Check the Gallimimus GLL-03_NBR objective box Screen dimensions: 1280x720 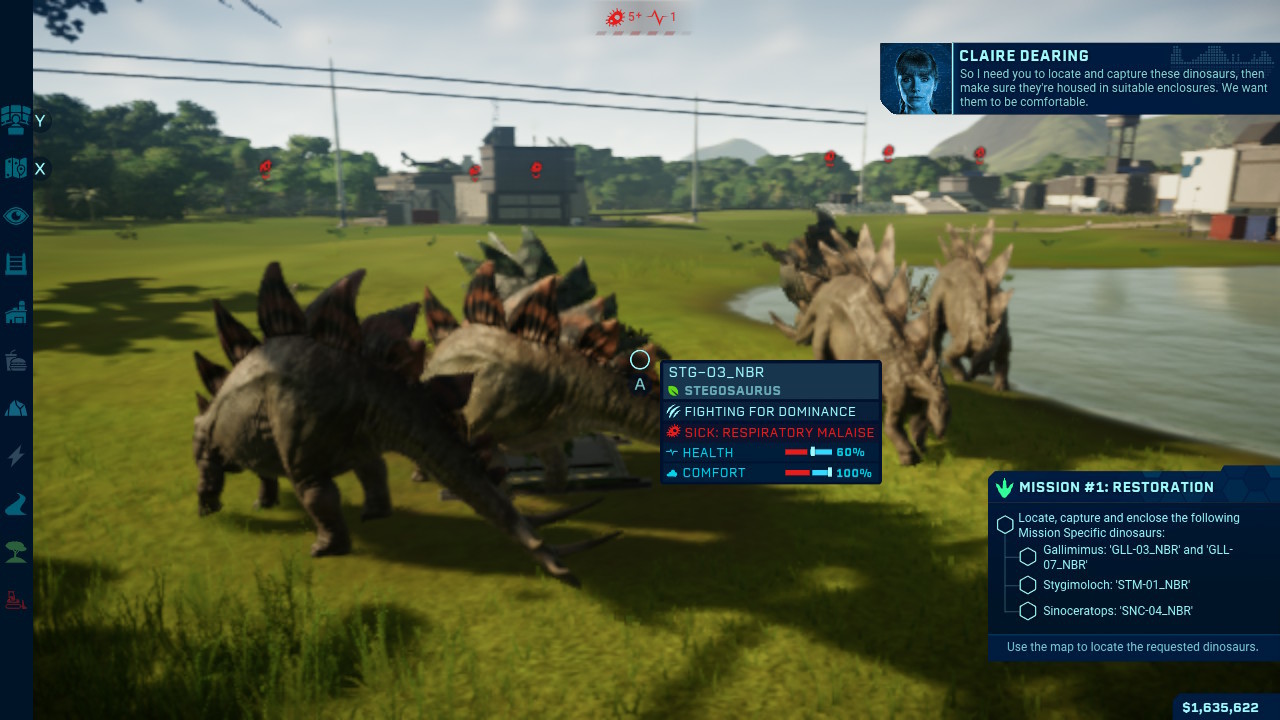click(1027, 557)
